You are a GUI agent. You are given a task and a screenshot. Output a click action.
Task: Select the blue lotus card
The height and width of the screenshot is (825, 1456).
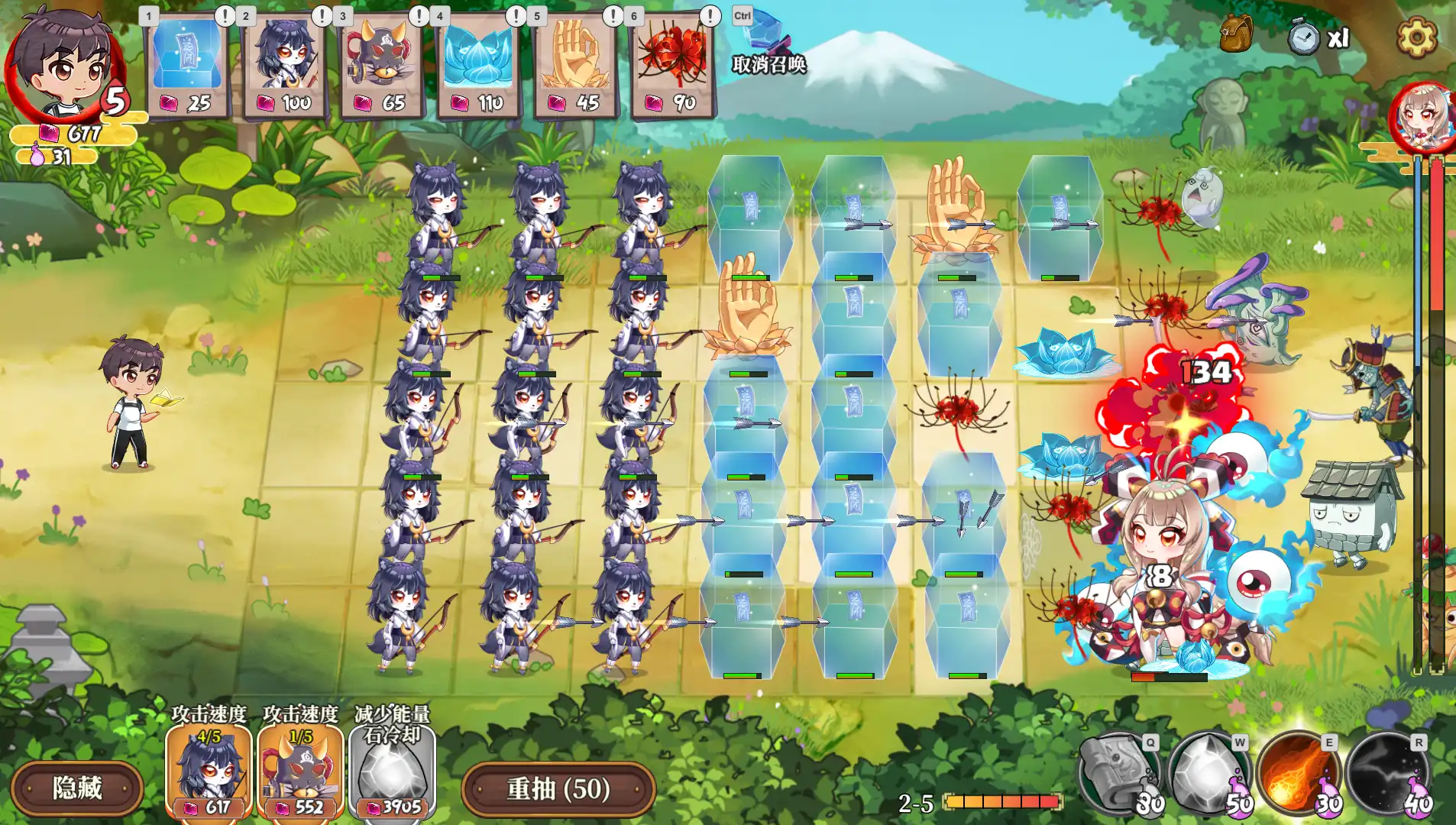(x=478, y=65)
